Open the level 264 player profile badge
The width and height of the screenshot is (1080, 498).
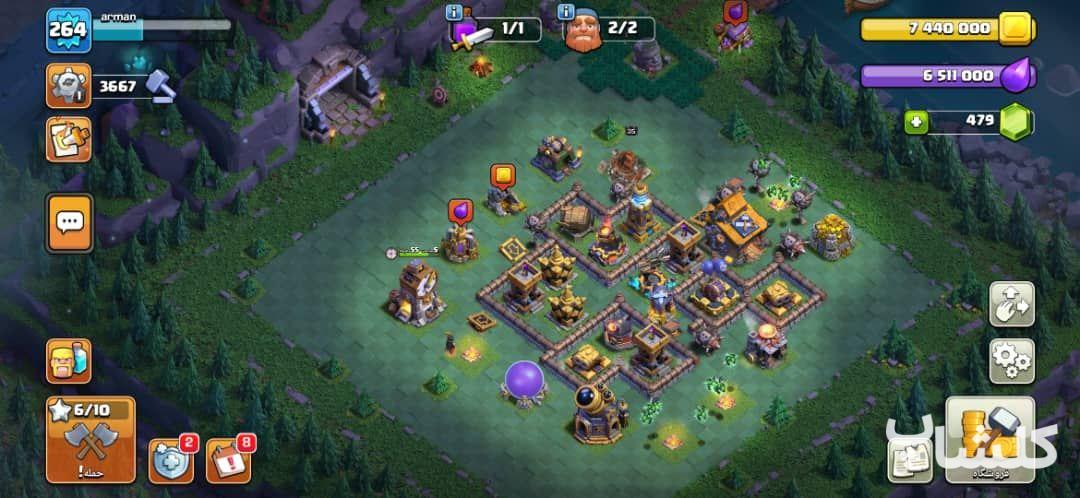click(68, 29)
